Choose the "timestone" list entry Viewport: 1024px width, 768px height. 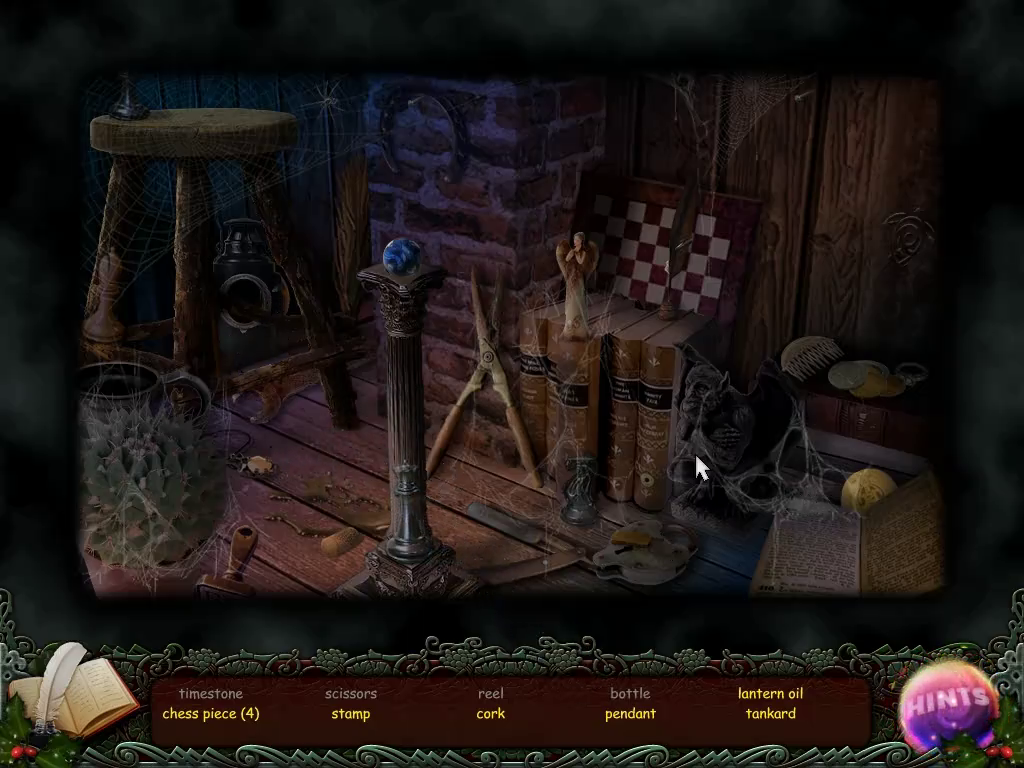coord(211,693)
